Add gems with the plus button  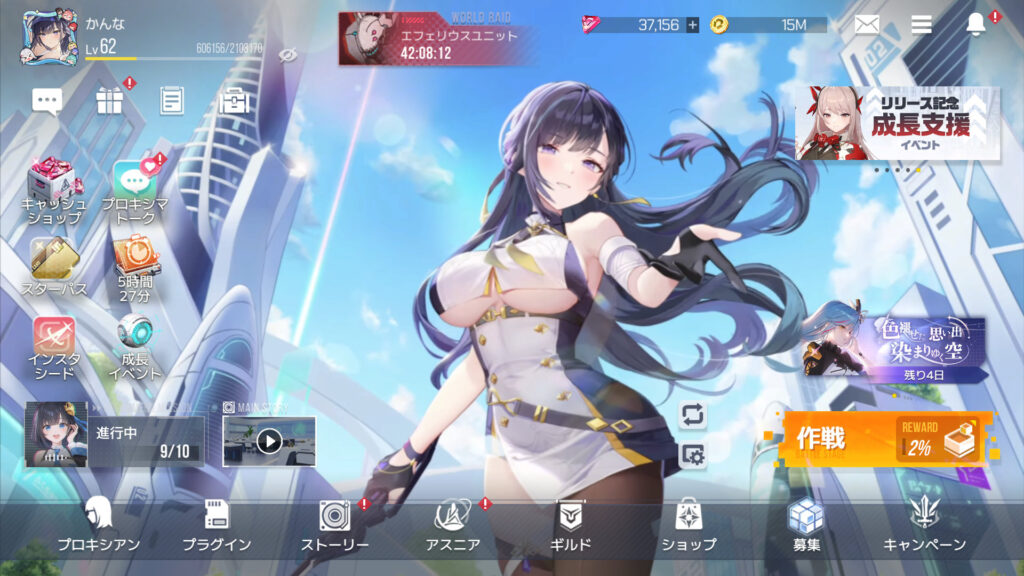(692, 25)
